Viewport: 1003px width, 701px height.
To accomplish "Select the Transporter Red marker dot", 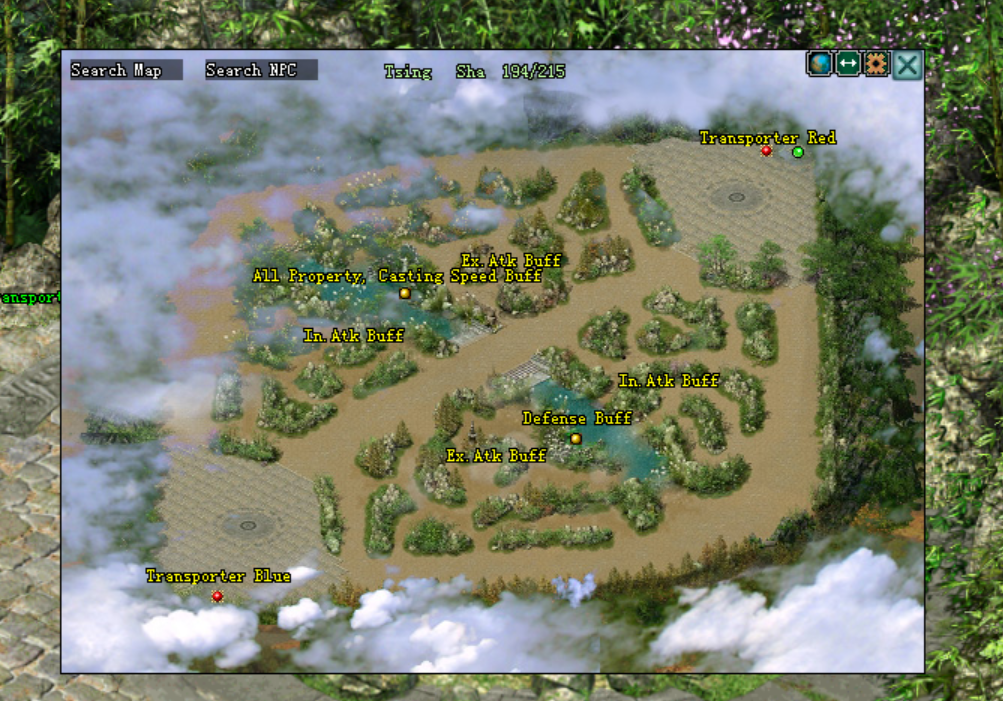I will tap(766, 151).
